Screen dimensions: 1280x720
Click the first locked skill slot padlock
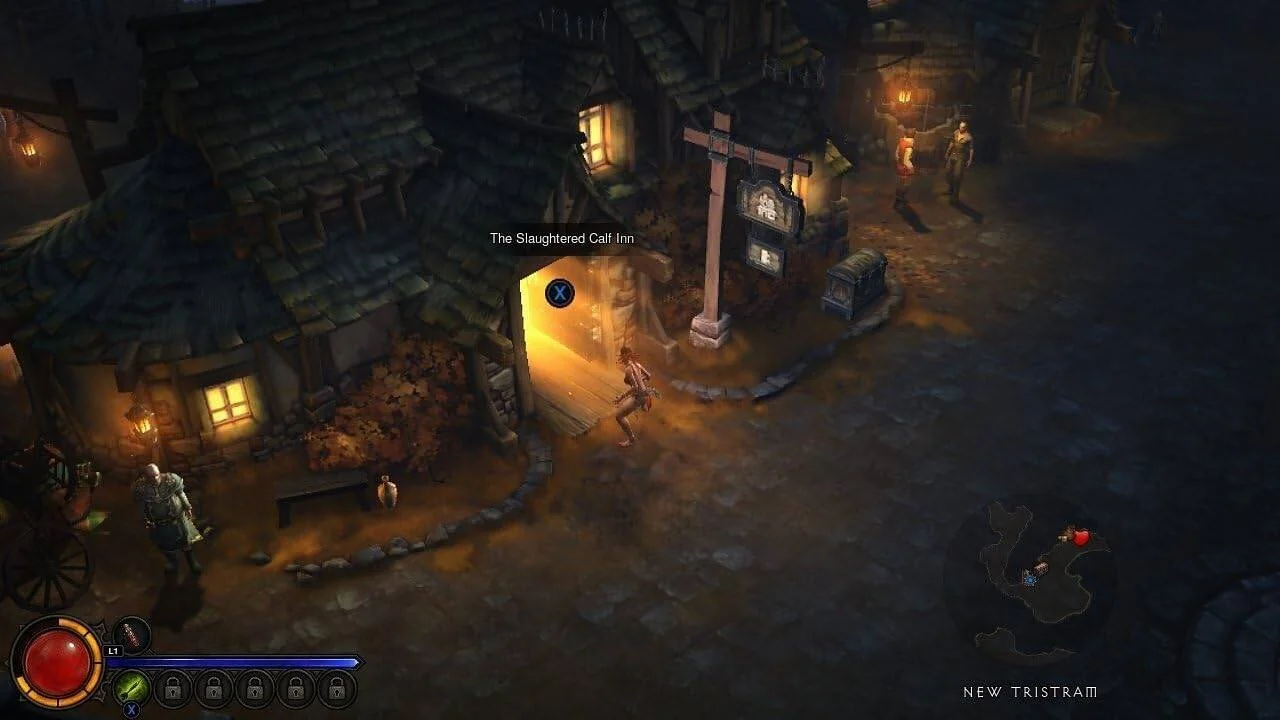pyautogui.click(x=171, y=690)
